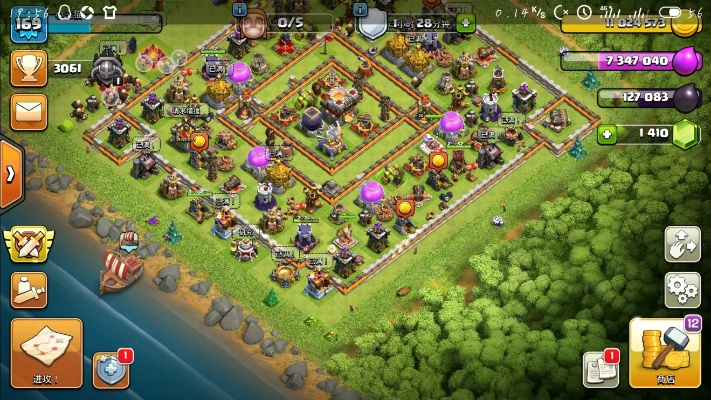
Task: Open the level 169 player profile badge
Action: pos(28,22)
